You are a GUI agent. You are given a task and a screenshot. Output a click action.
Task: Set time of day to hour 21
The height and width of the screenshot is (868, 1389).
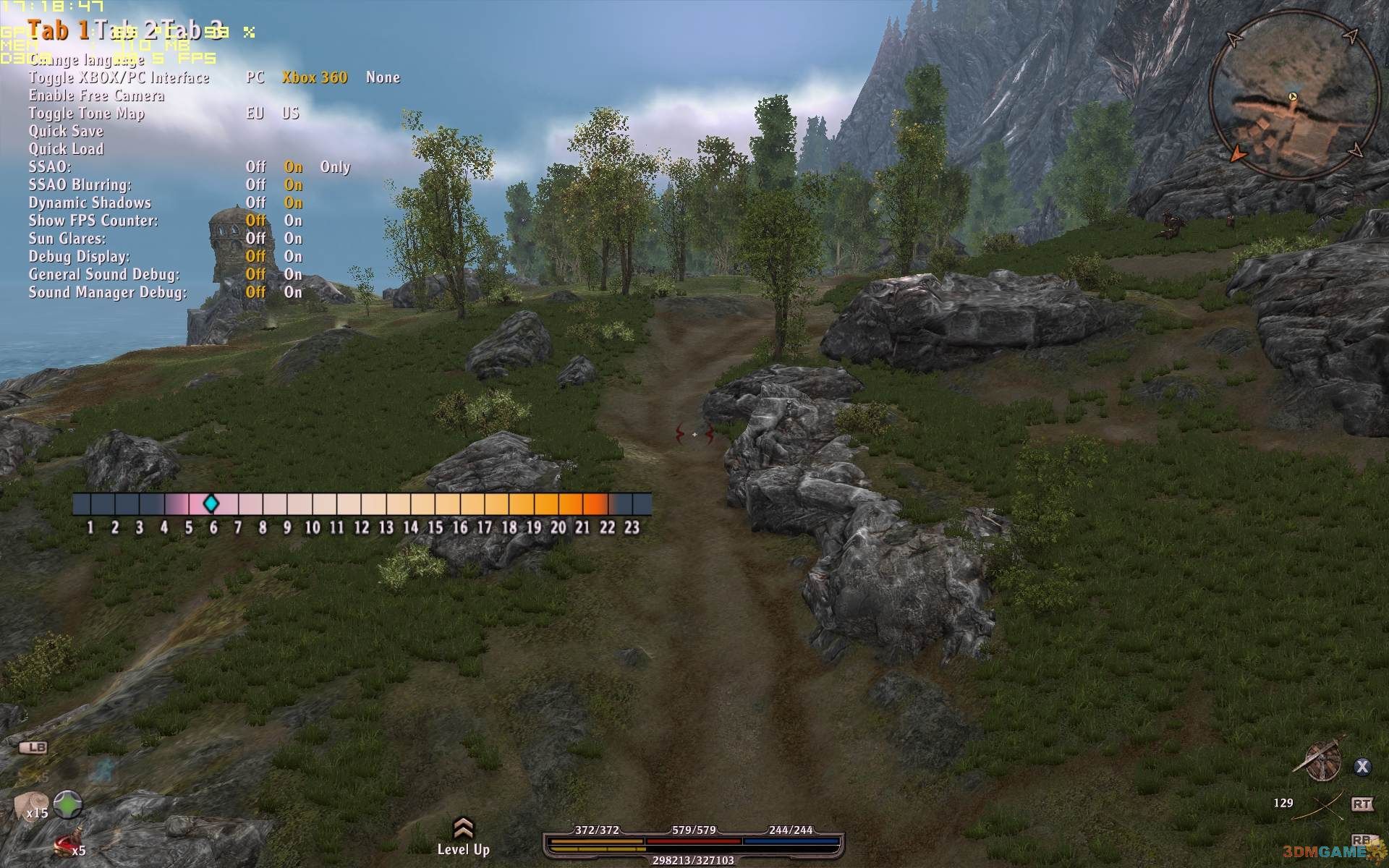click(582, 504)
